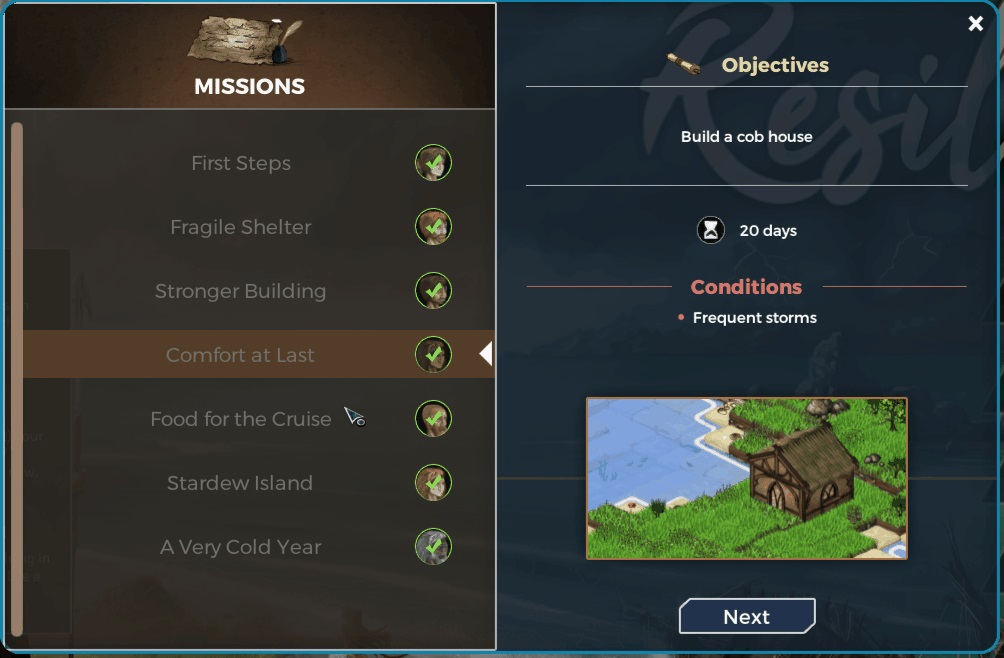Click the Next button
The height and width of the screenshot is (658, 1004).
(x=747, y=617)
